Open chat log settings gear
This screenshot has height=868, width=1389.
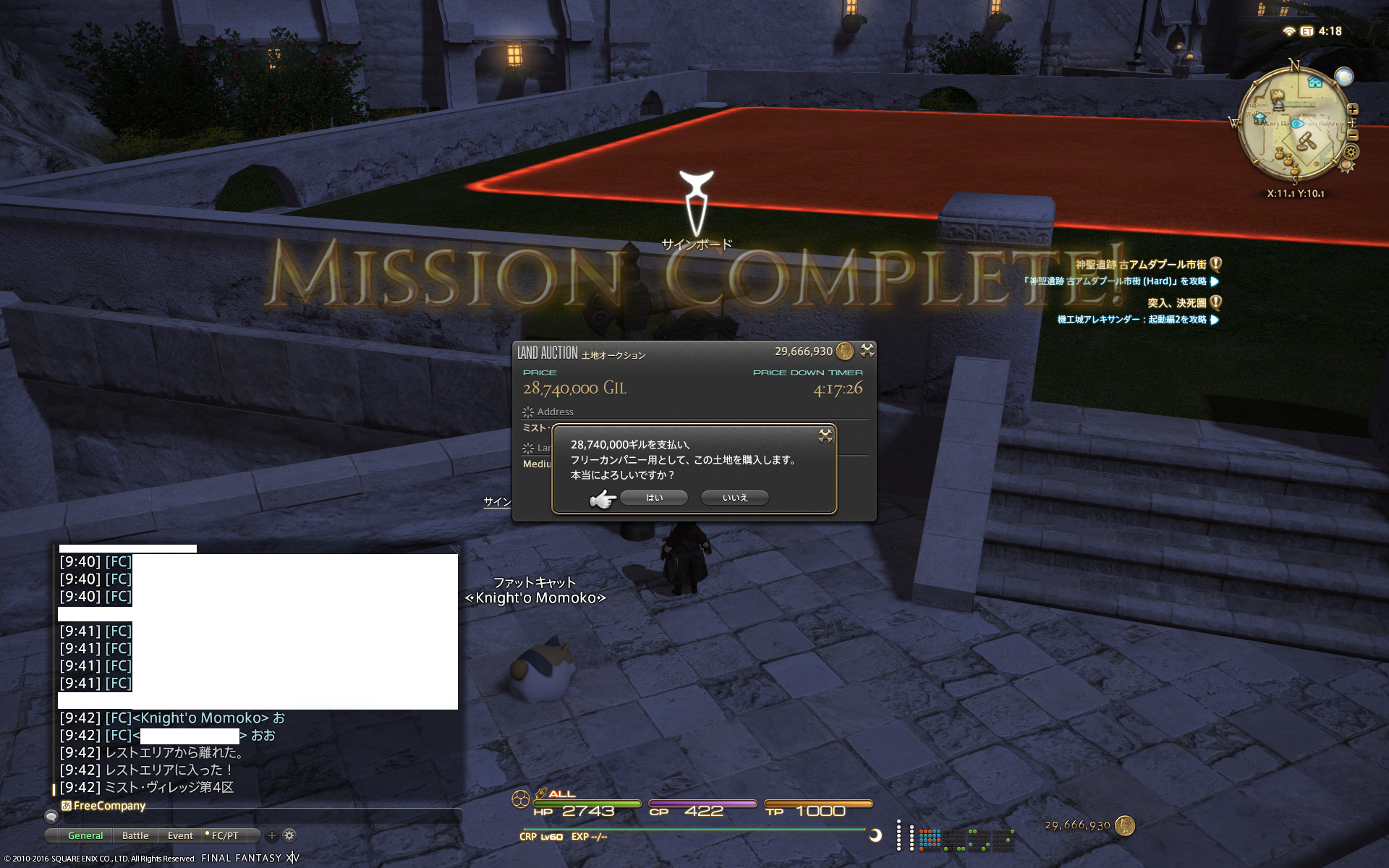point(289,835)
